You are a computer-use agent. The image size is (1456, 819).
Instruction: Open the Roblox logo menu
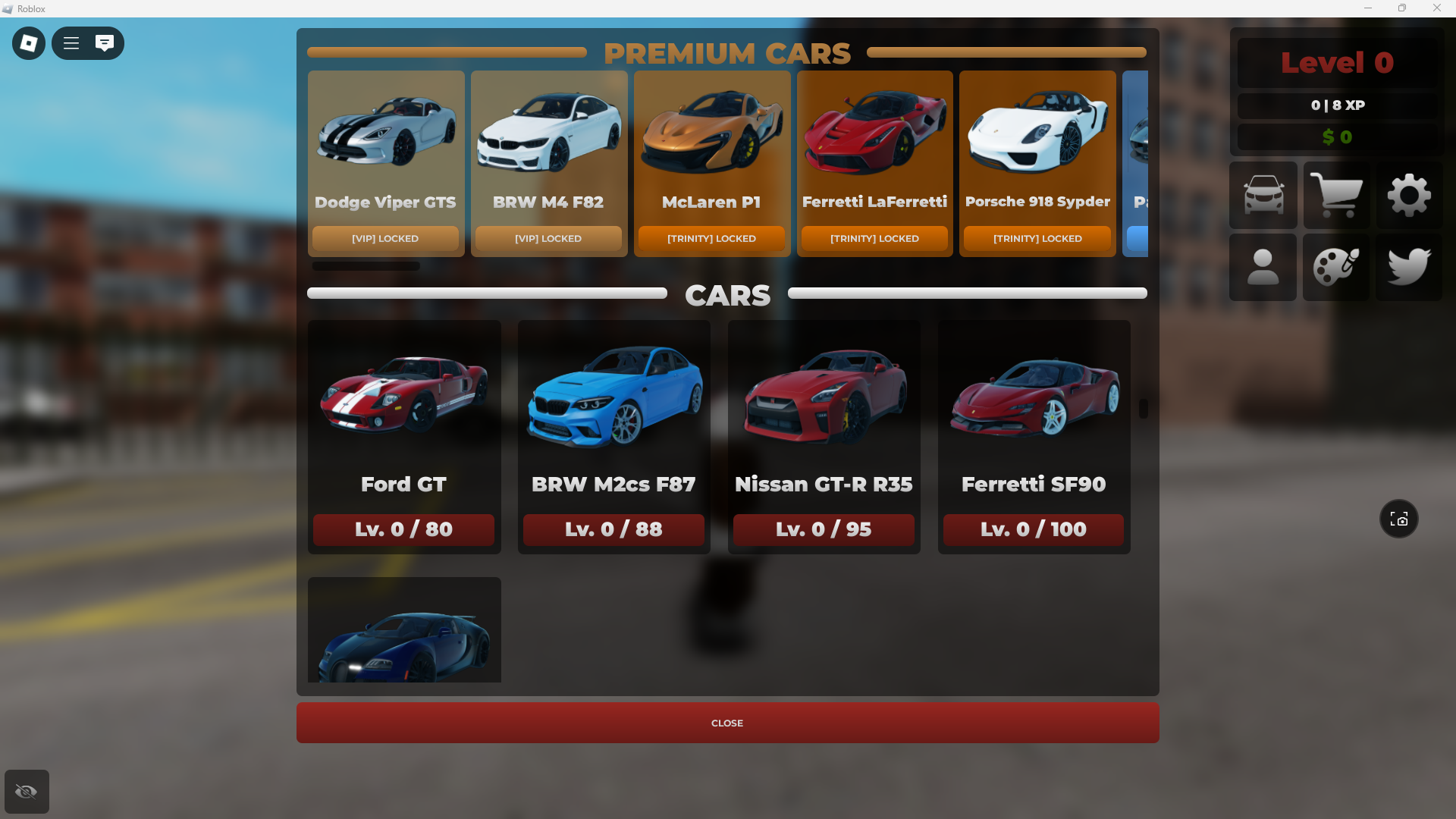(29, 43)
